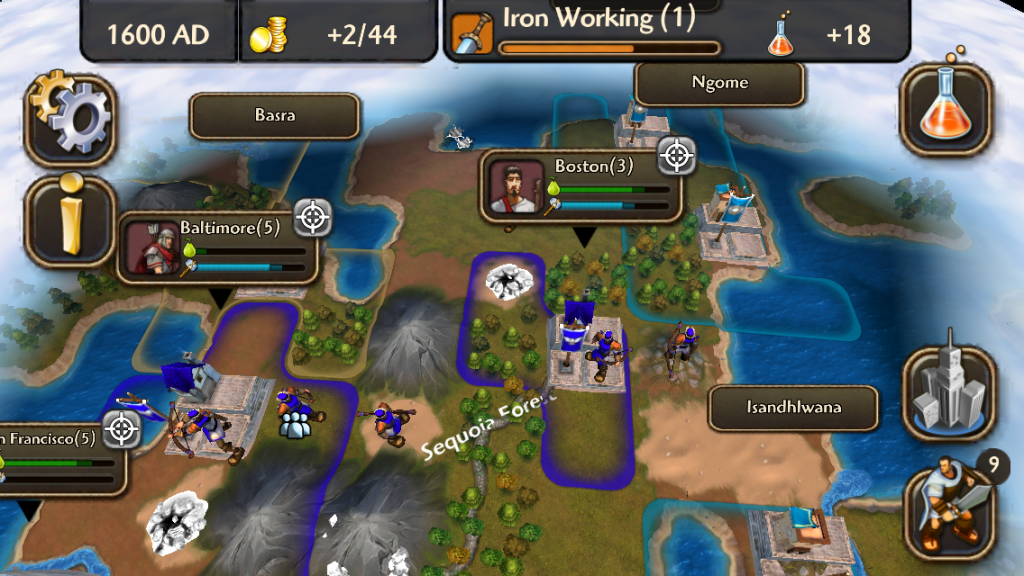Open the Boston city banner
The image size is (1024, 576).
tap(580, 186)
